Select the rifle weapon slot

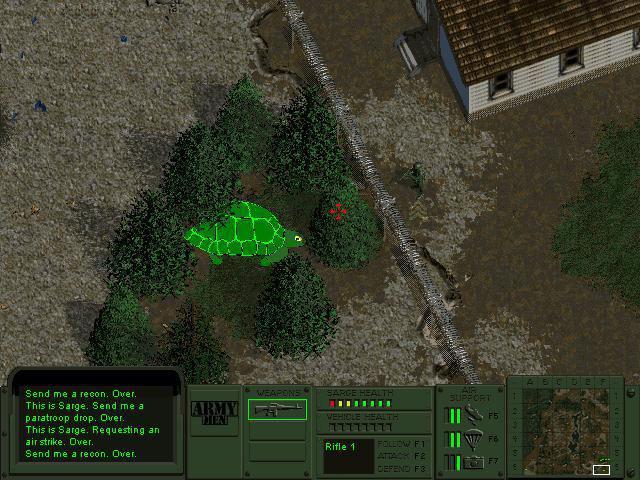click(x=277, y=409)
